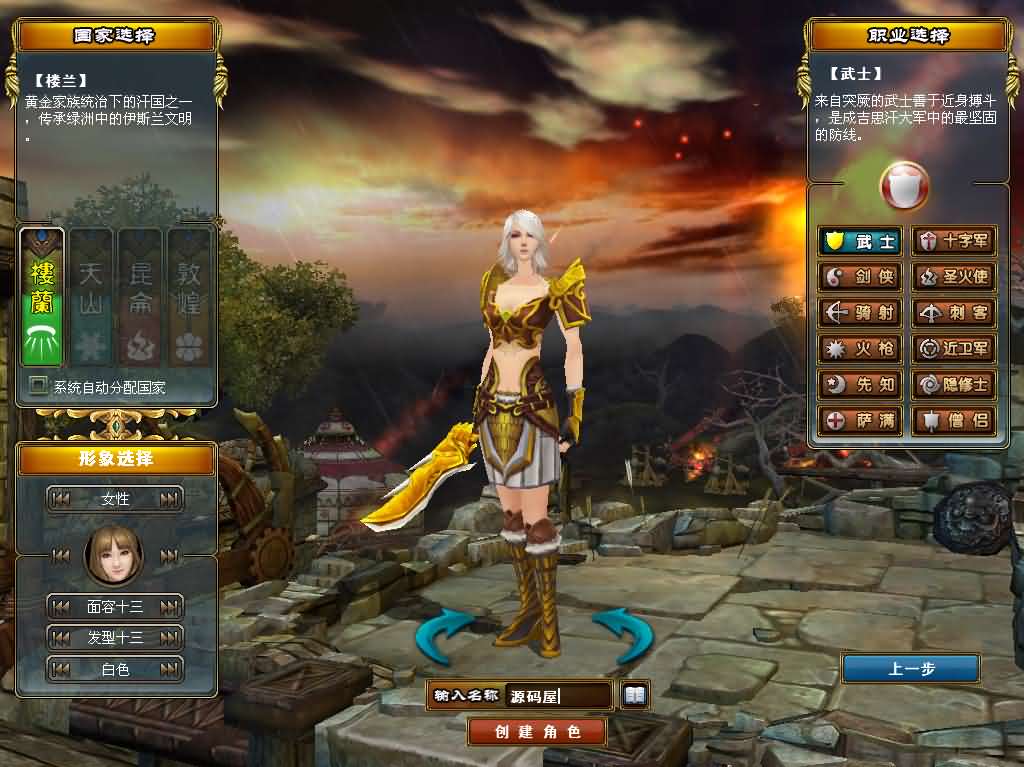Select the 十字军 class button

pyautogui.click(x=954, y=241)
